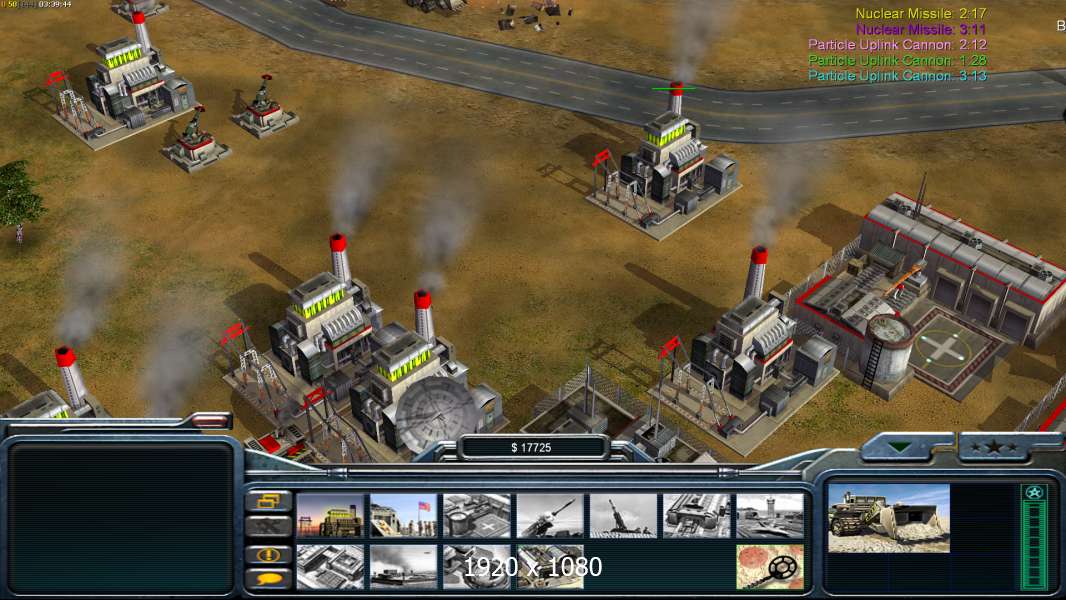The width and height of the screenshot is (1066, 600).
Task: Activate the mine detector clear mines command
Action: click(770, 567)
